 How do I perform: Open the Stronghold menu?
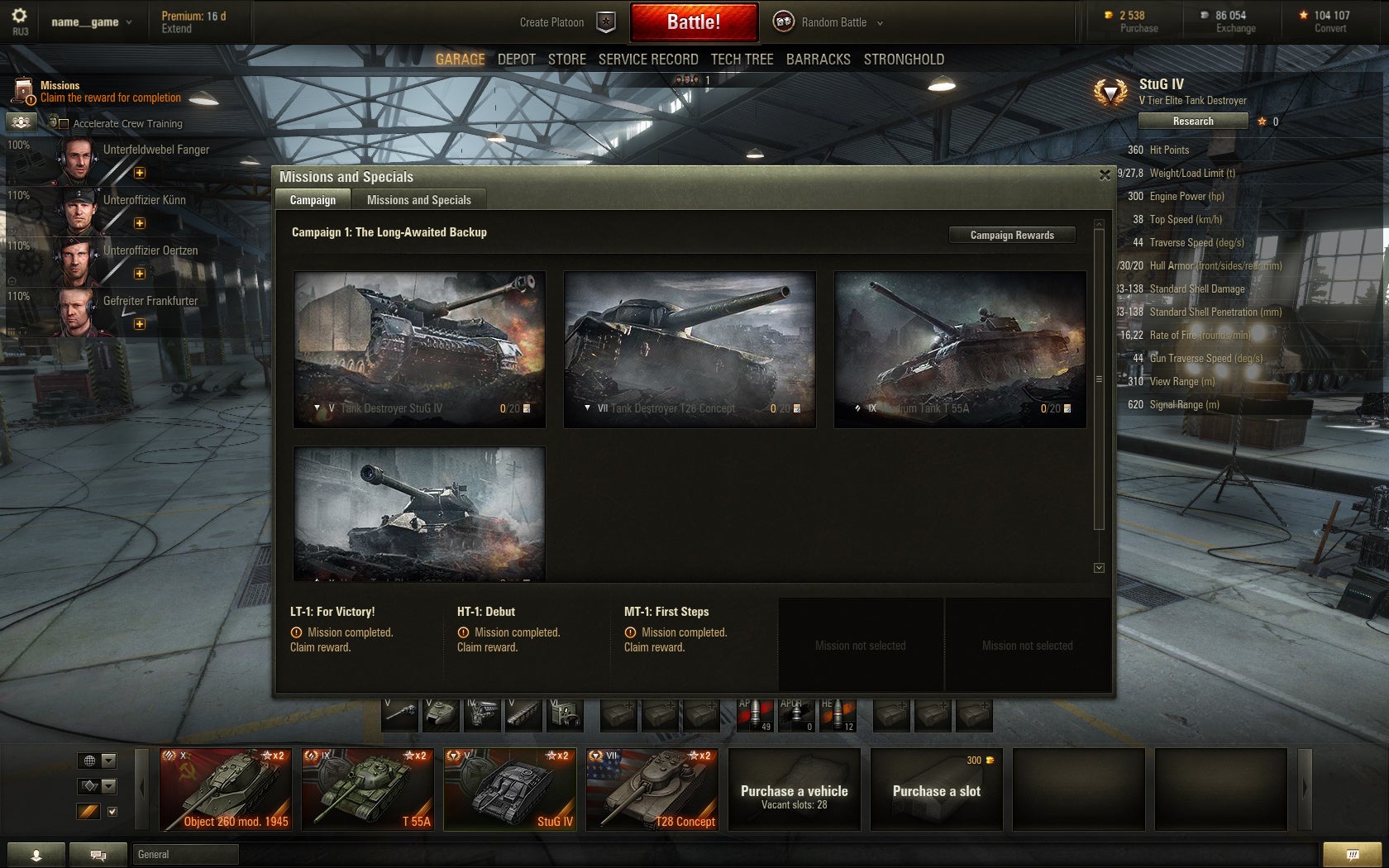(x=903, y=60)
